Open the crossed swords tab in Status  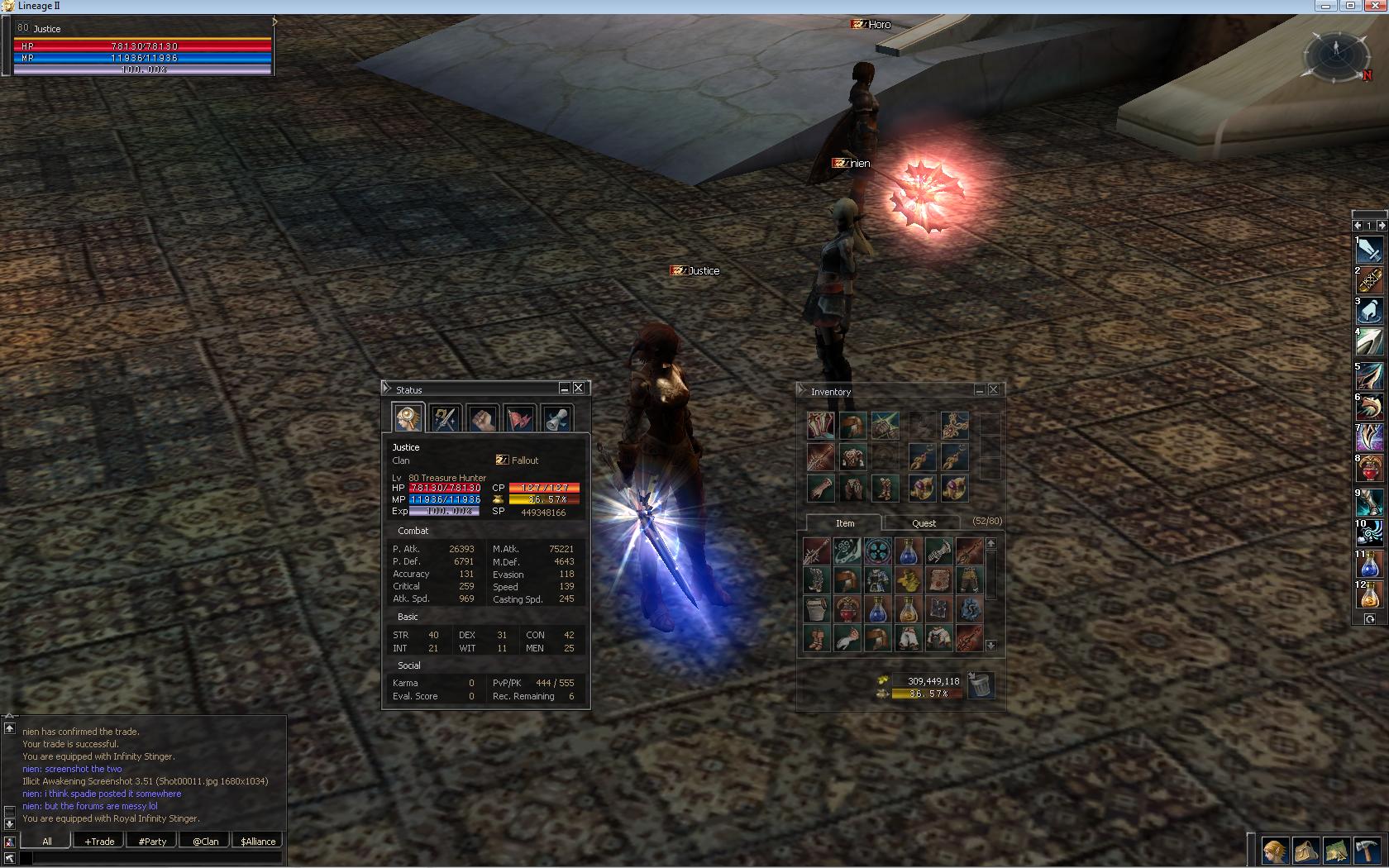coord(445,418)
